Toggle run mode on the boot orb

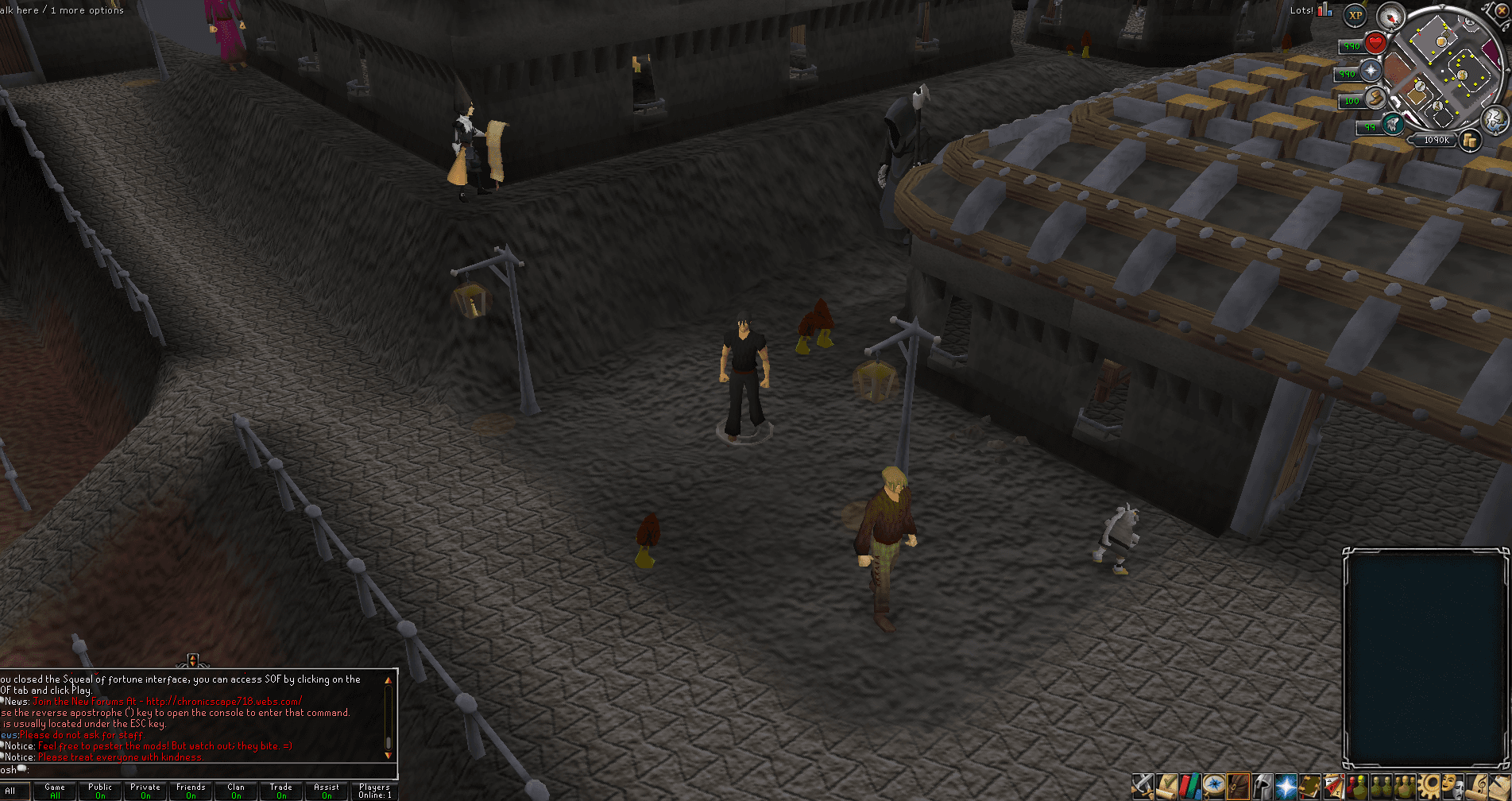tap(1375, 99)
